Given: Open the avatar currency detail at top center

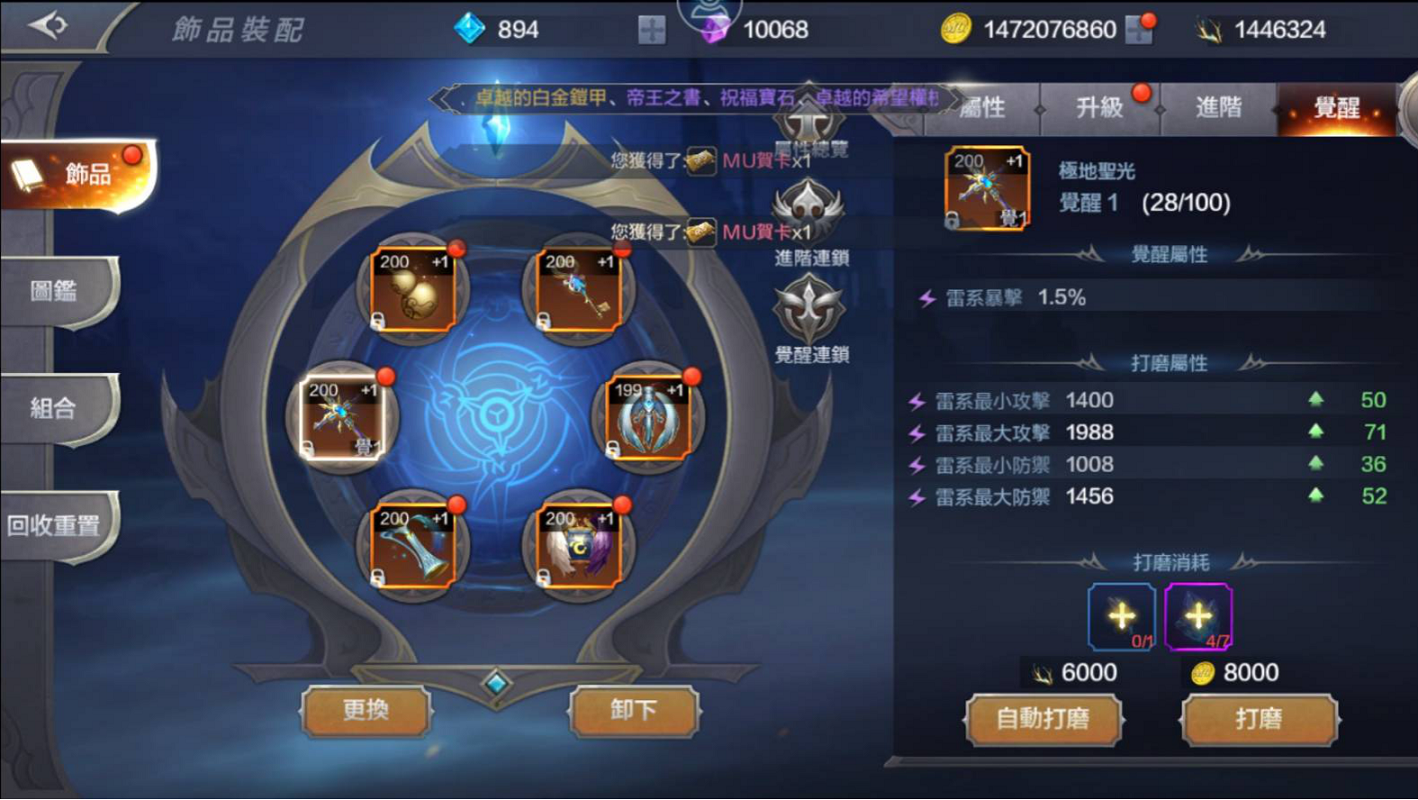Looking at the screenshot, I should coord(710,15).
